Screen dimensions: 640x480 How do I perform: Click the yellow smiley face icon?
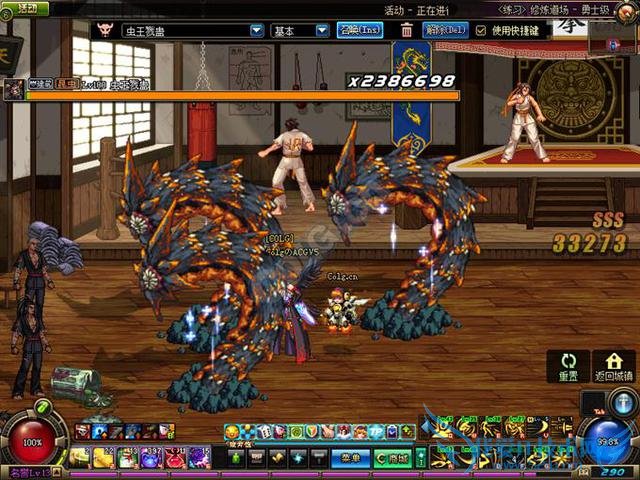[x=231, y=431]
